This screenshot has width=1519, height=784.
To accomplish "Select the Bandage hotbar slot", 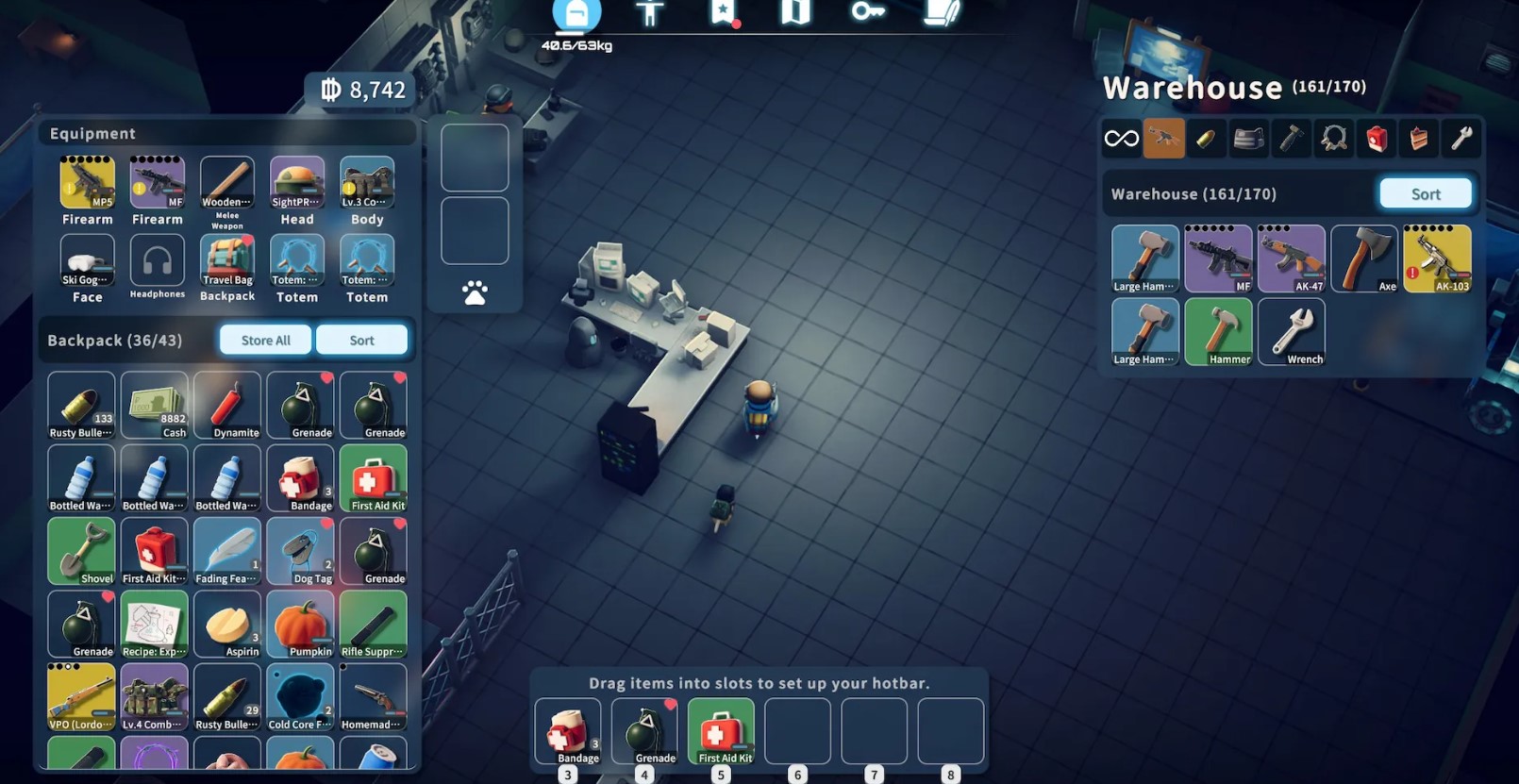I will [x=568, y=731].
